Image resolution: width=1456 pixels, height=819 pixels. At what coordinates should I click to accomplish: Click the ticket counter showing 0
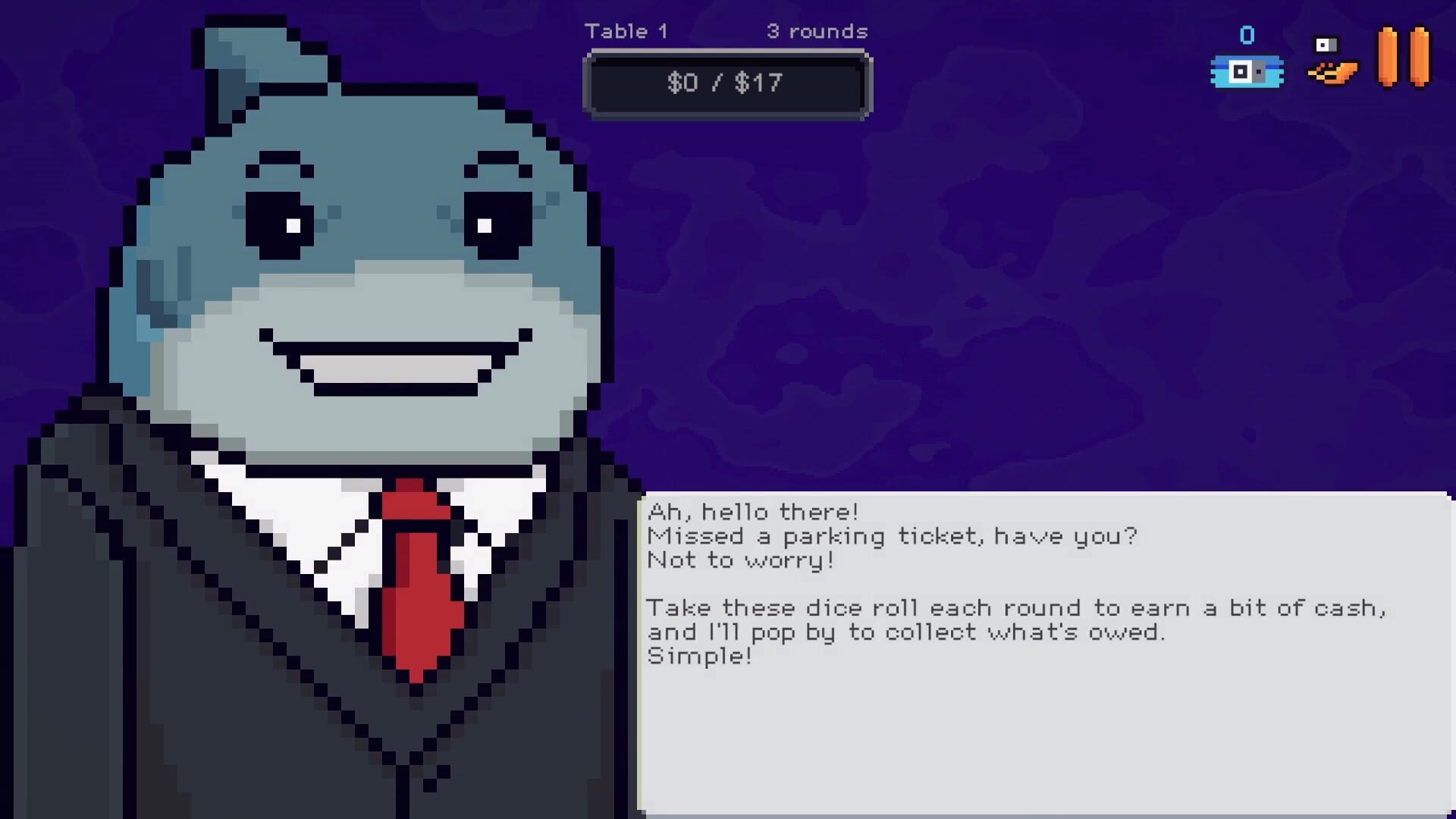(1246, 34)
